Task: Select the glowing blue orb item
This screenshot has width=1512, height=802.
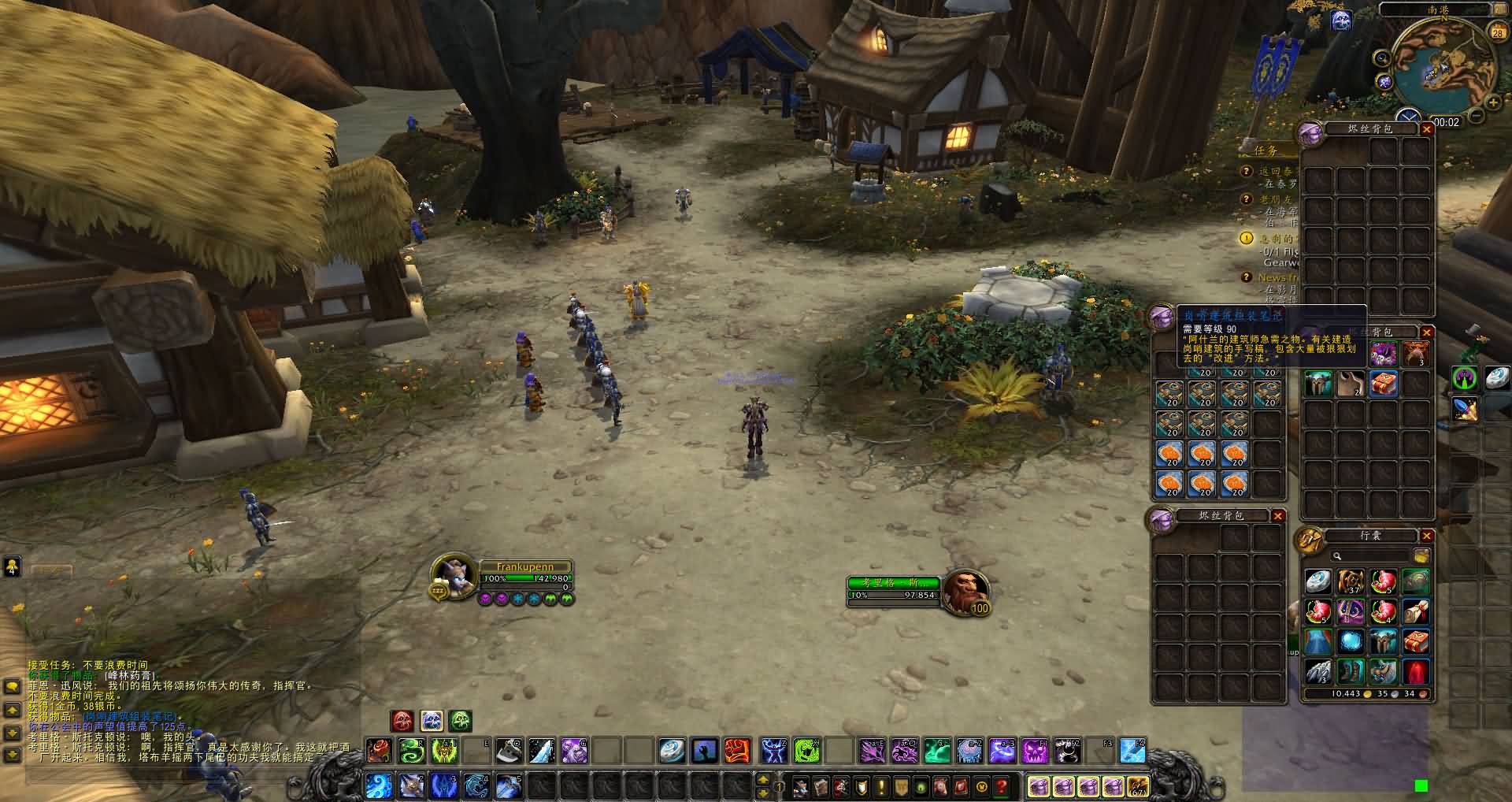Action: pyautogui.click(x=1351, y=641)
